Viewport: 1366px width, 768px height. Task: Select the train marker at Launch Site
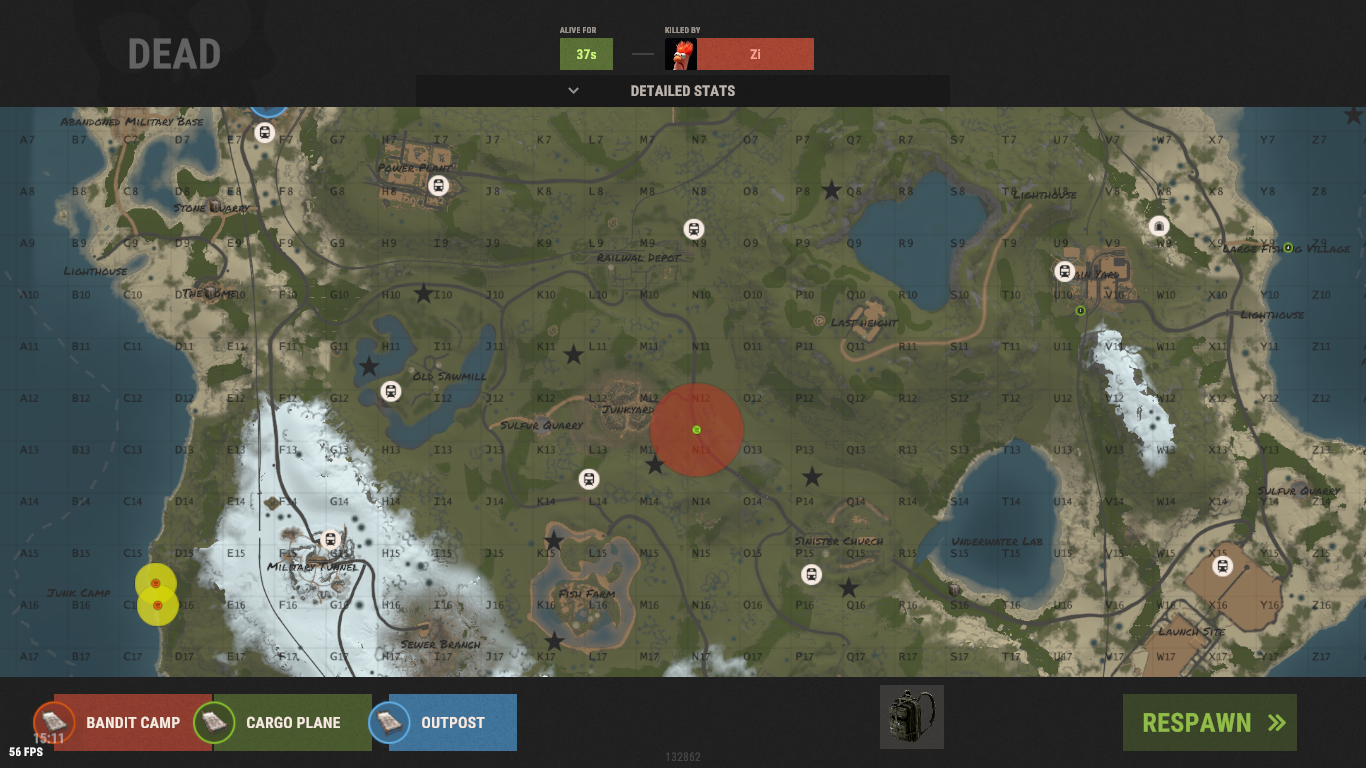tap(1222, 567)
